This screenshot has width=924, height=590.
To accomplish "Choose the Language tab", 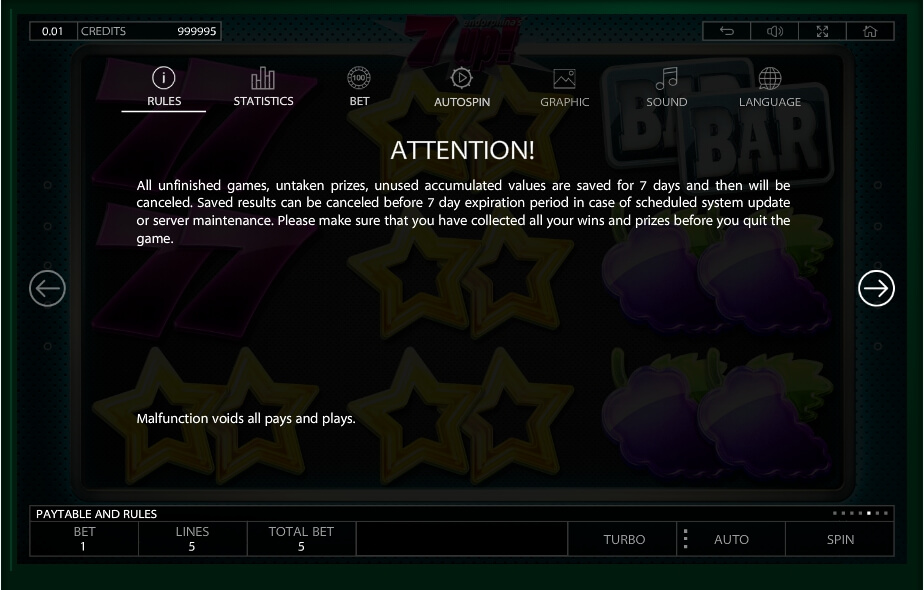I will (x=769, y=87).
